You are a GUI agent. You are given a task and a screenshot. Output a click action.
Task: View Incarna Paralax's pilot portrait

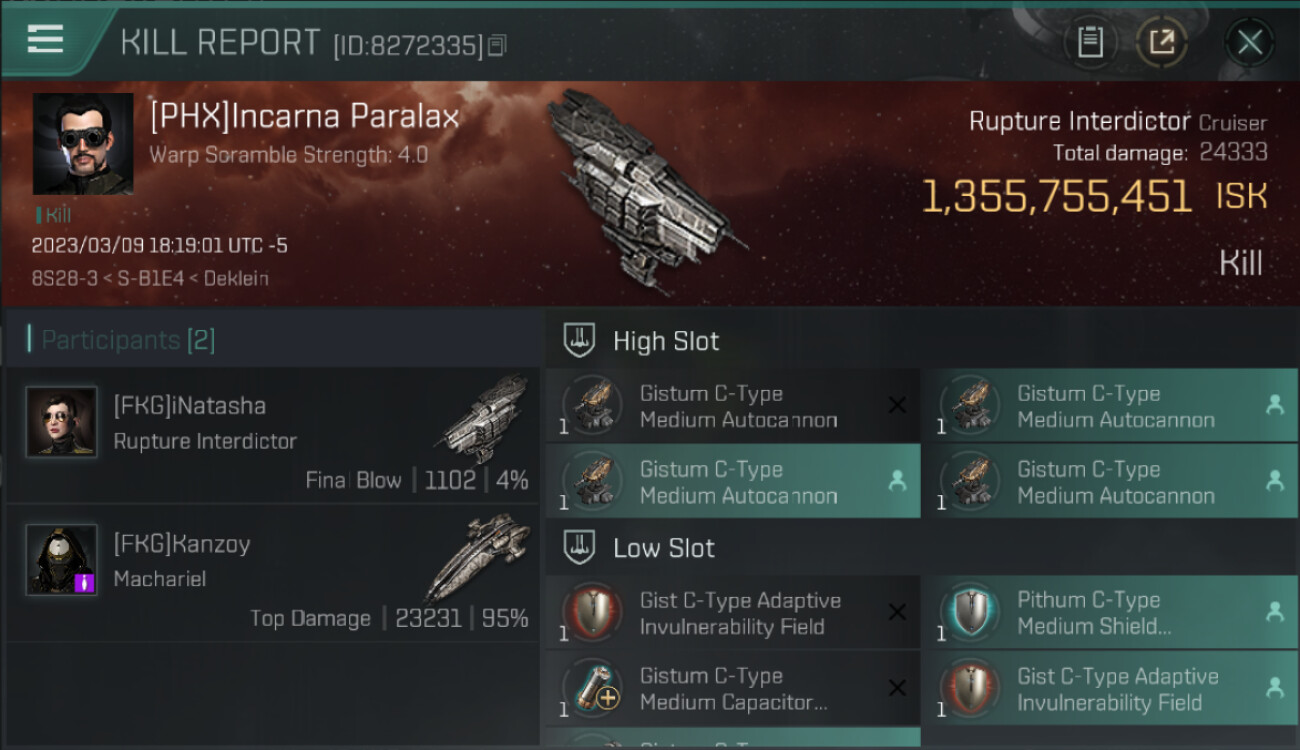pyautogui.click(x=83, y=144)
